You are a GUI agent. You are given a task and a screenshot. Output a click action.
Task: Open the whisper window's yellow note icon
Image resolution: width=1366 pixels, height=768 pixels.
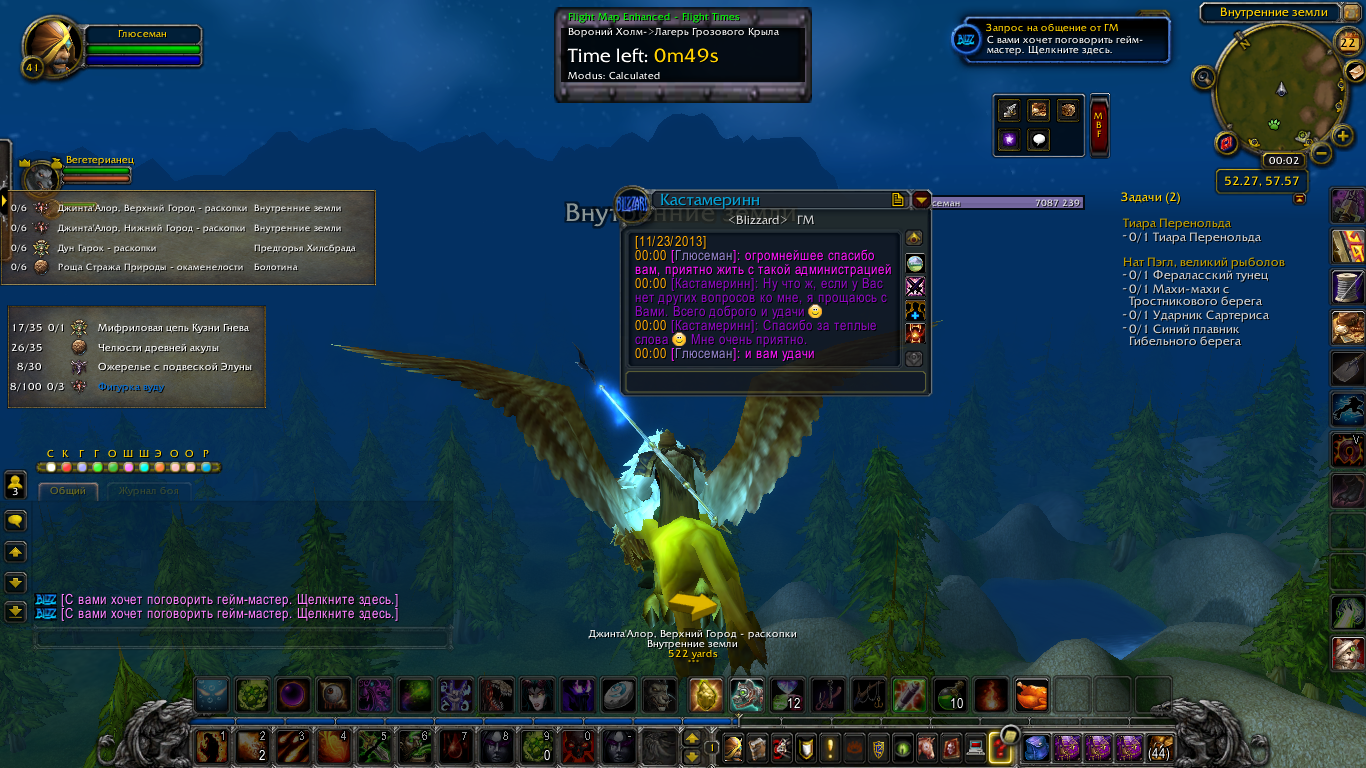898,200
